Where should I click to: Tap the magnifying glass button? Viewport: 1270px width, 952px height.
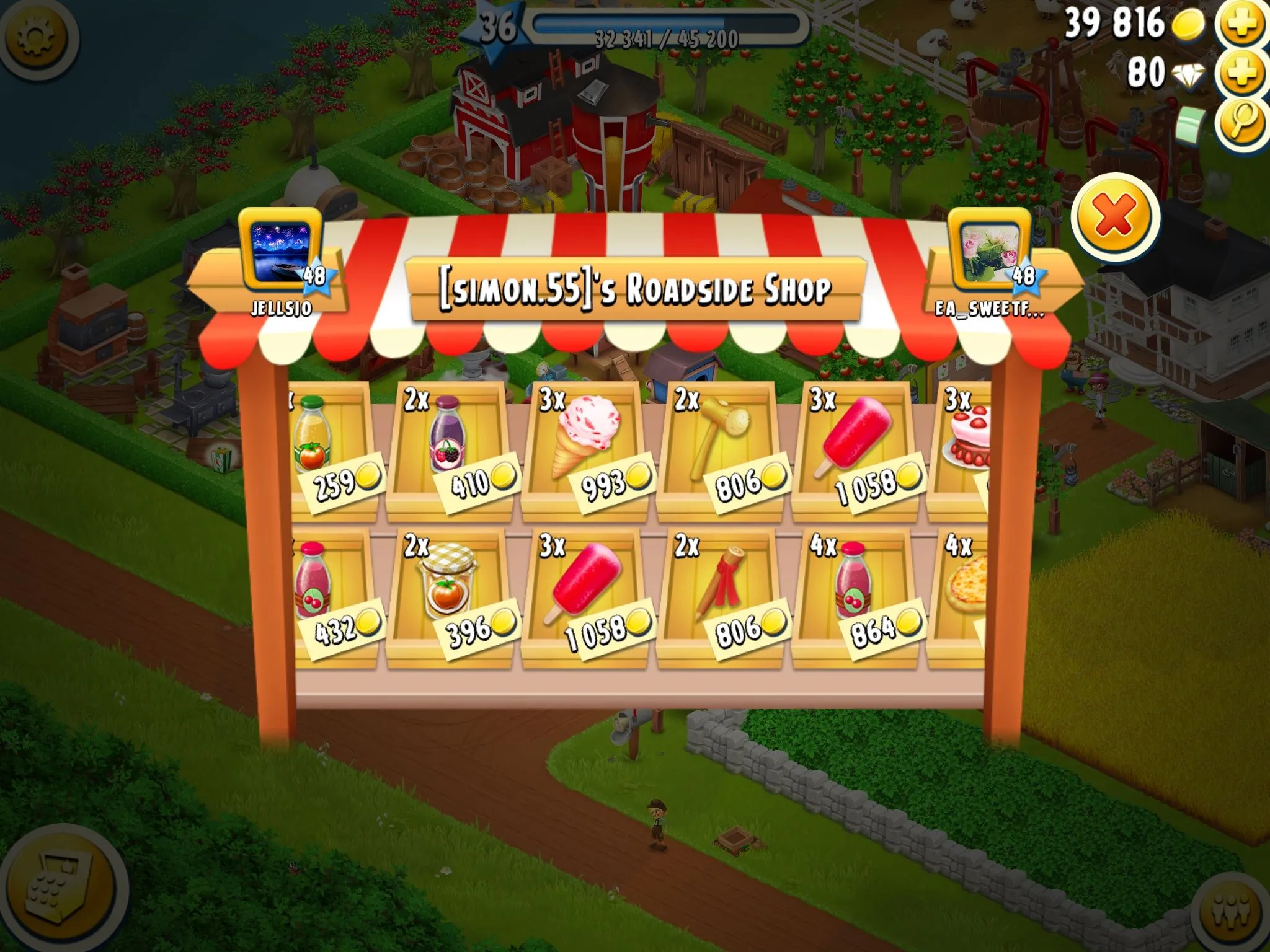pyautogui.click(x=1241, y=123)
